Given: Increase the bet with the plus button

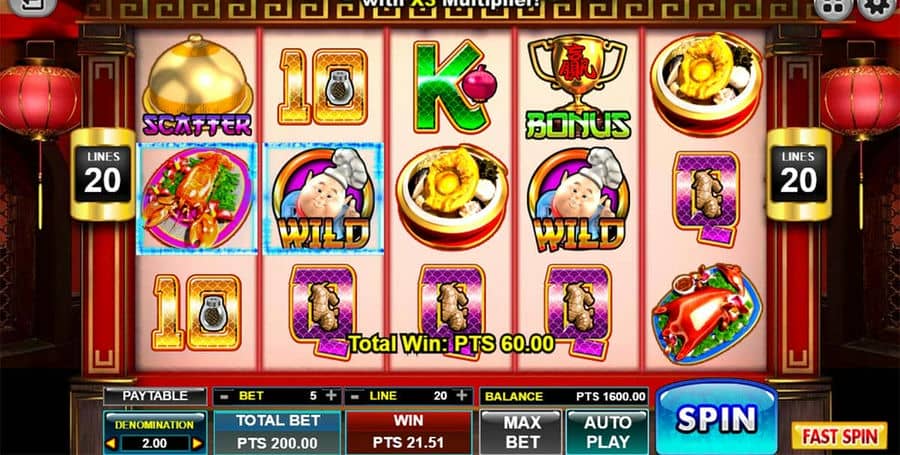Looking at the screenshot, I should [x=331, y=396].
